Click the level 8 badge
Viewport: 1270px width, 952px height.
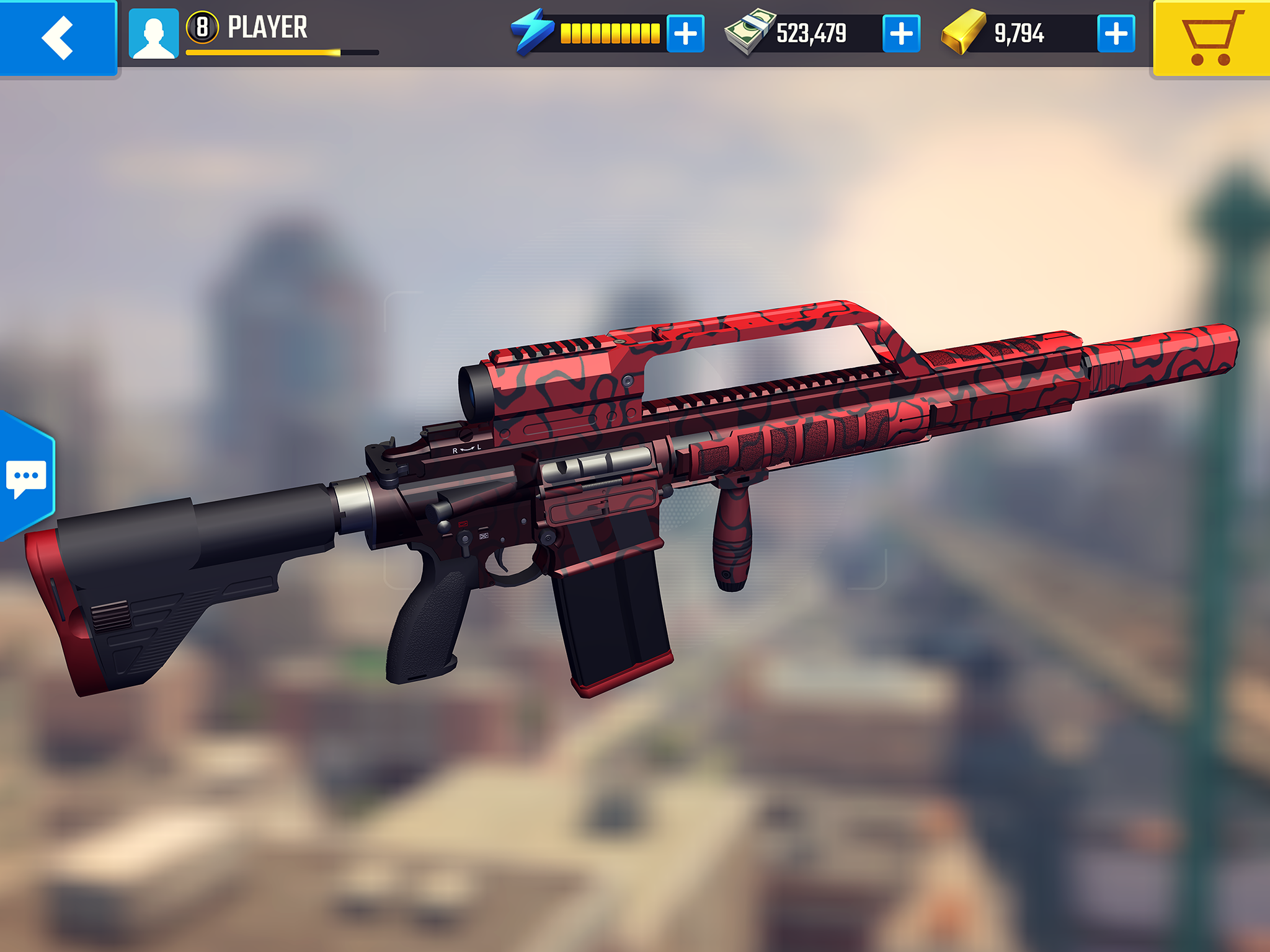203,27
